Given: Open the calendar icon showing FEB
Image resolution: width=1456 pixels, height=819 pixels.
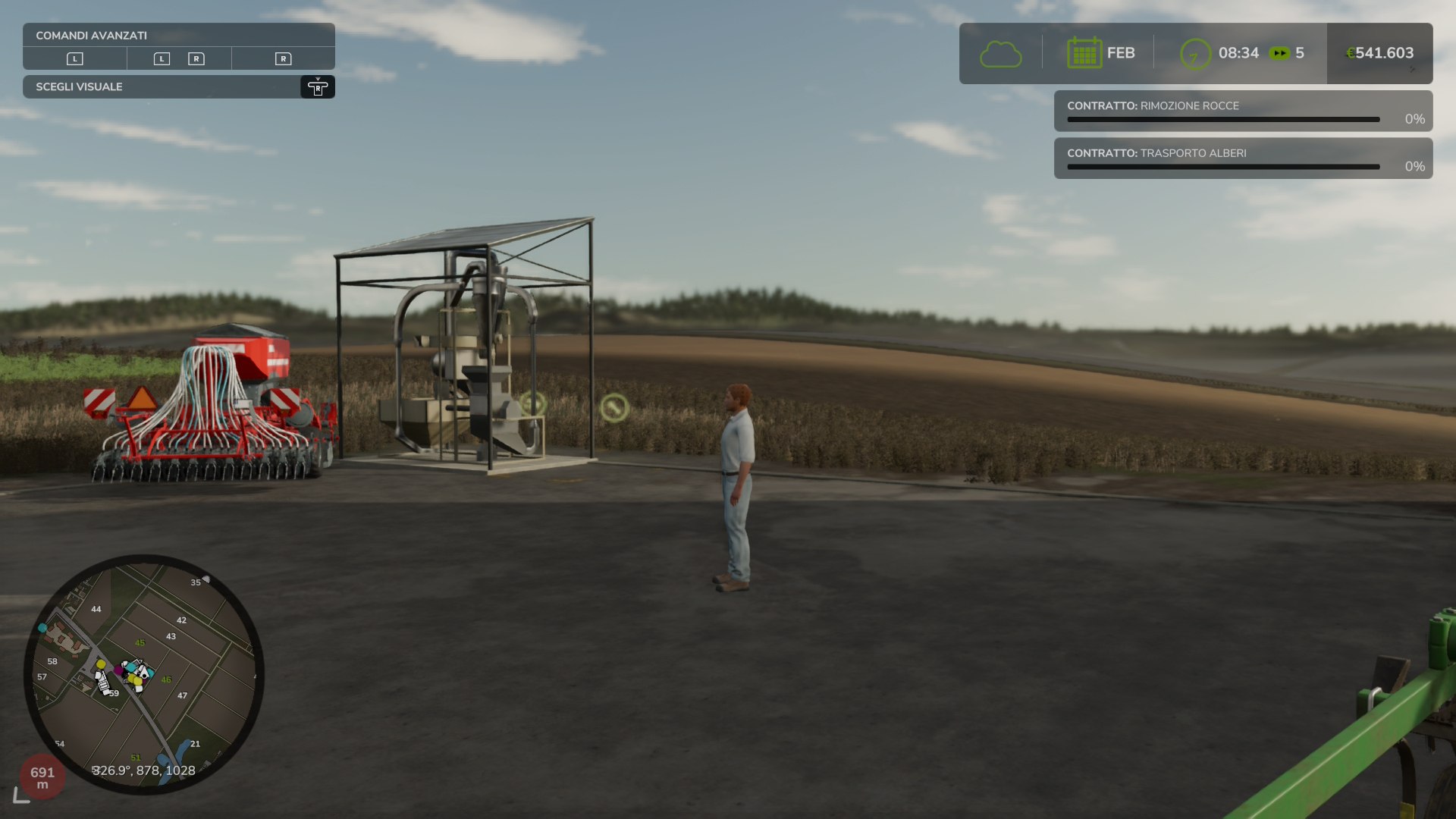Looking at the screenshot, I should pos(1084,53).
